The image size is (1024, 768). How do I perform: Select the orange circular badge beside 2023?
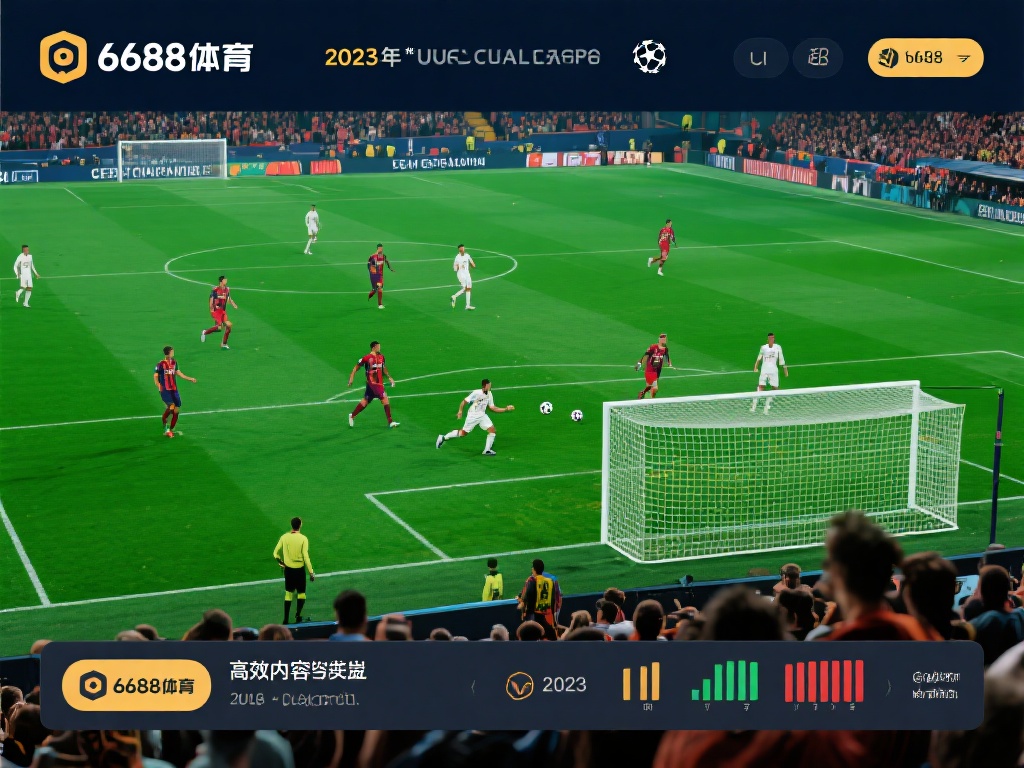[x=520, y=685]
